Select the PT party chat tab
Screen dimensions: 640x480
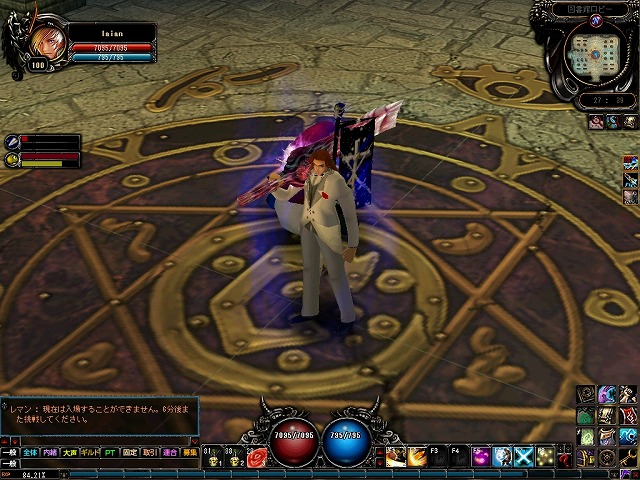pos(110,452)
